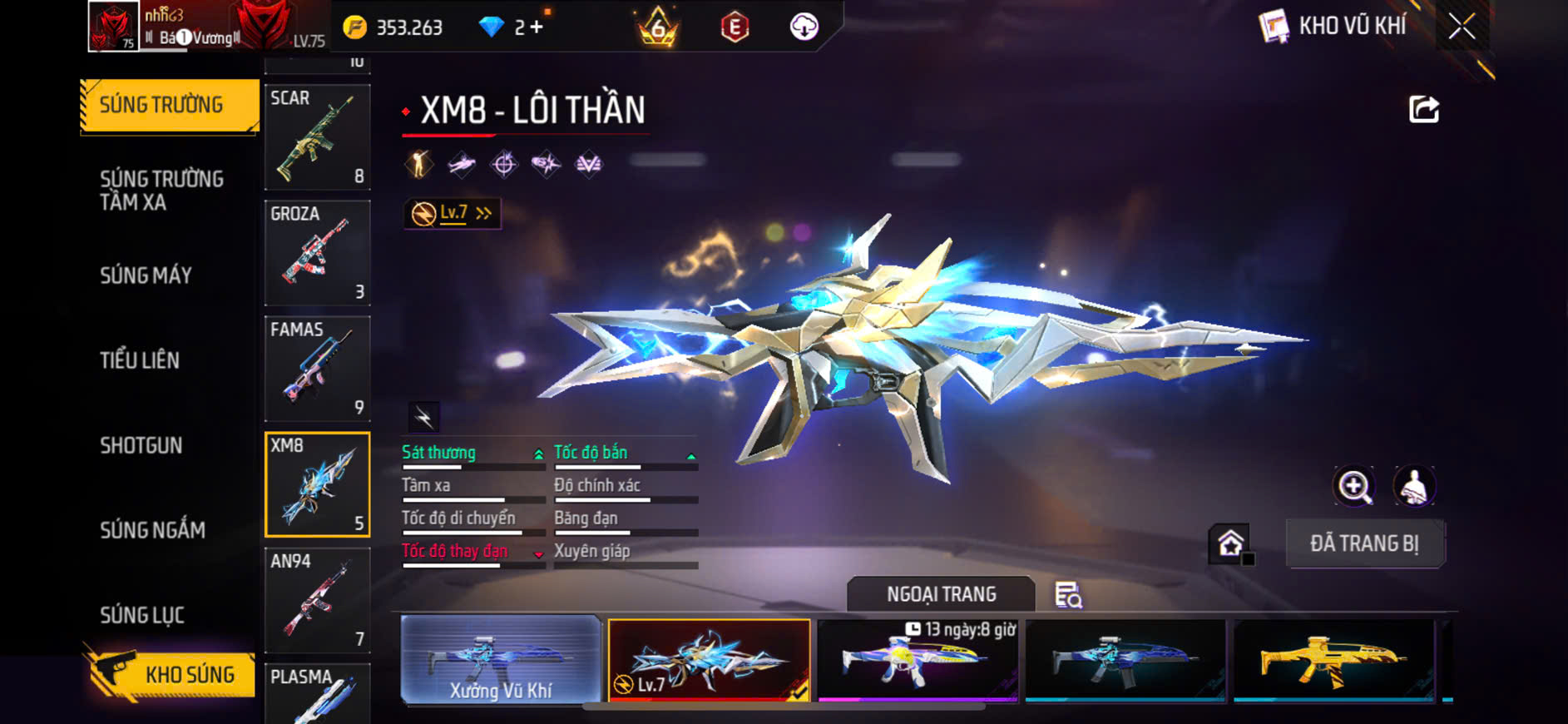Pick the FAMAS weapon tile
Image resolution: width=1568 pixels, height=724 pixels.
[x=317, y=368]
